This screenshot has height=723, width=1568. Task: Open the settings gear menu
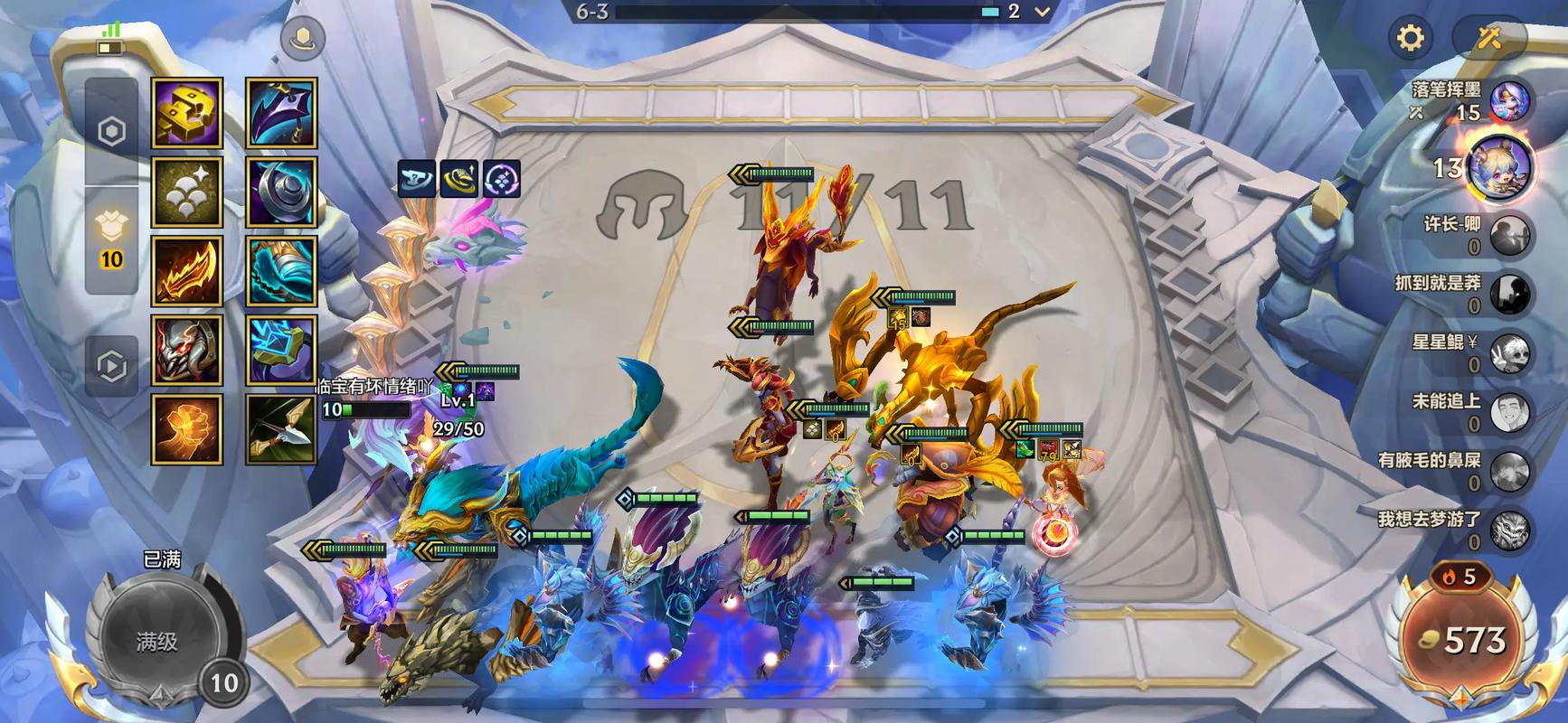pos(1410,38)
